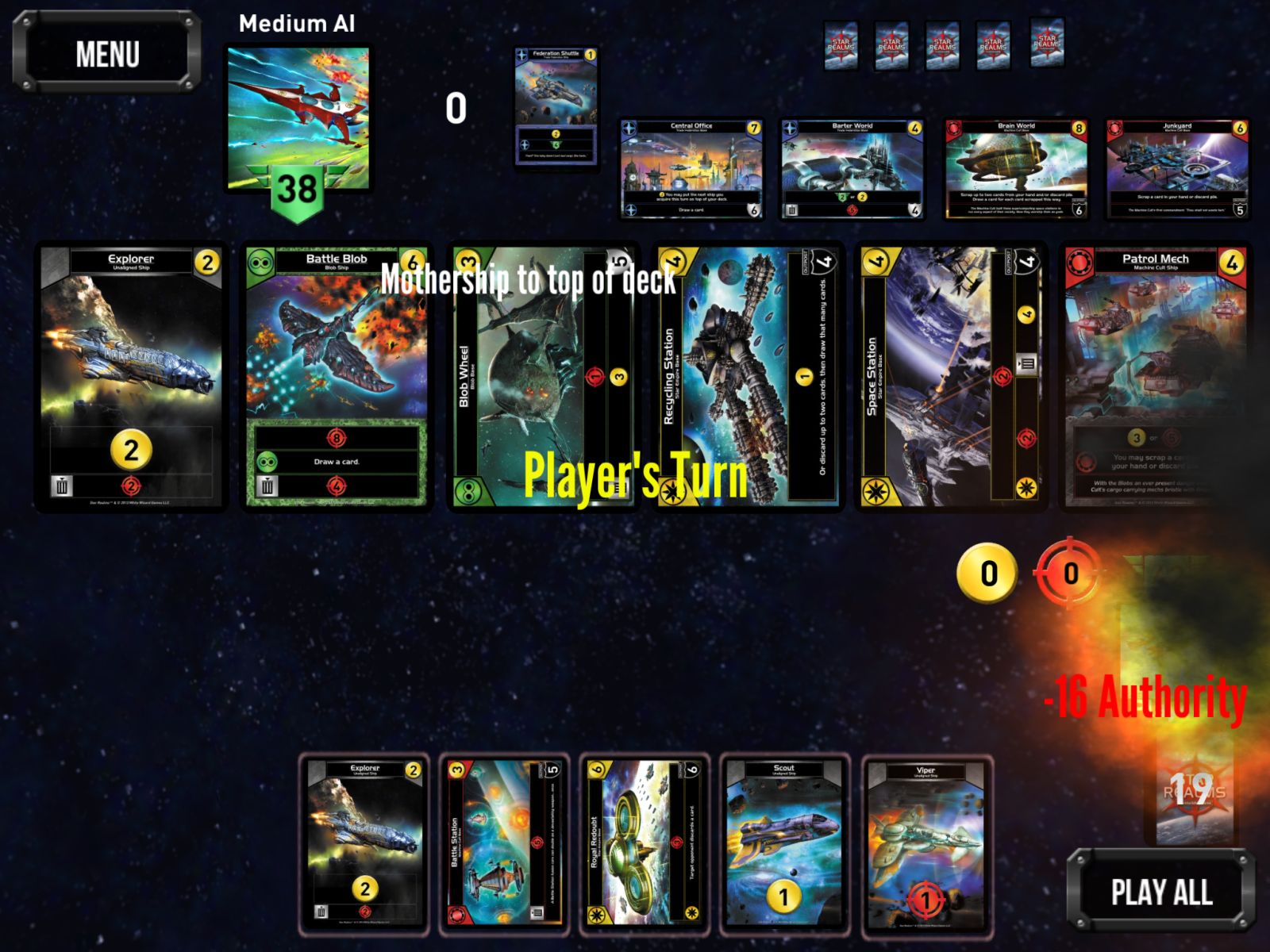Play the Royal Redoubt from hand
The height and width of the screenshot is (952, 1270).
coord(645,843)
